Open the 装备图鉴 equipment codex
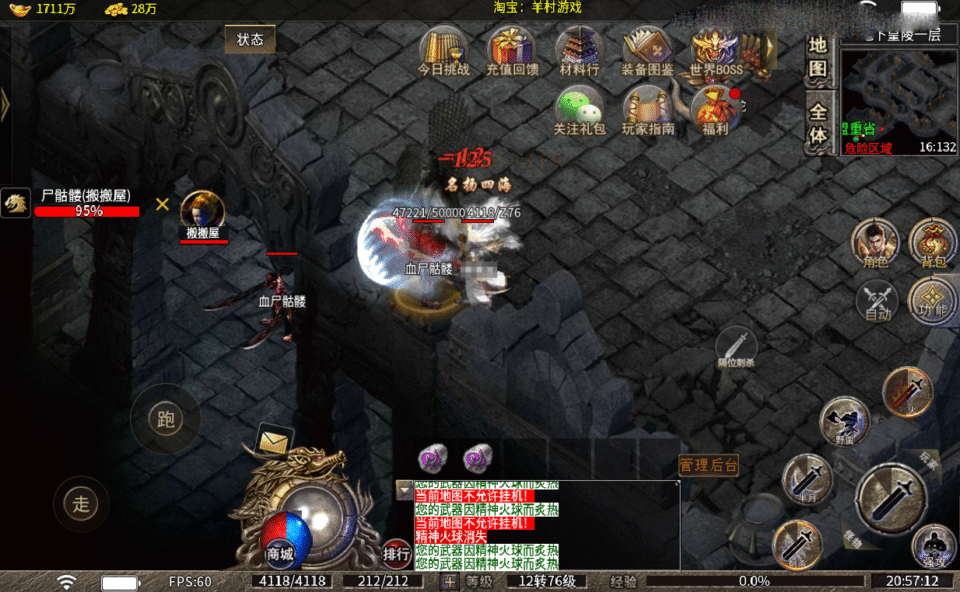960x592 pixels. 647,50
